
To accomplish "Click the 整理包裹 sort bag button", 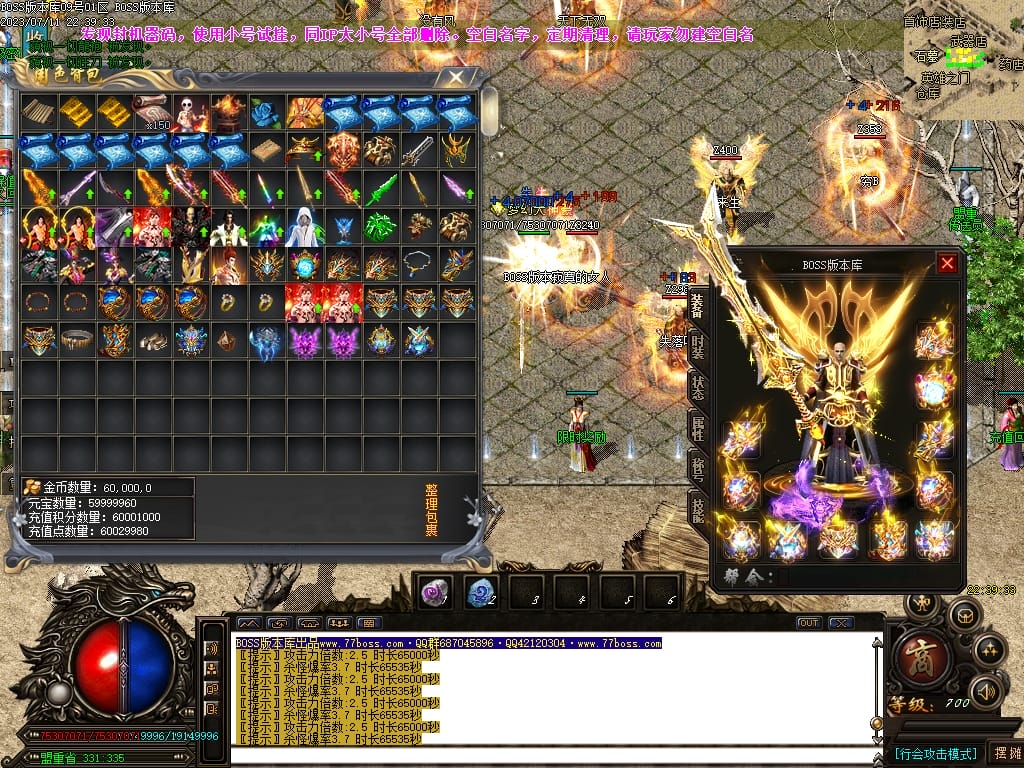I will 431,510.
